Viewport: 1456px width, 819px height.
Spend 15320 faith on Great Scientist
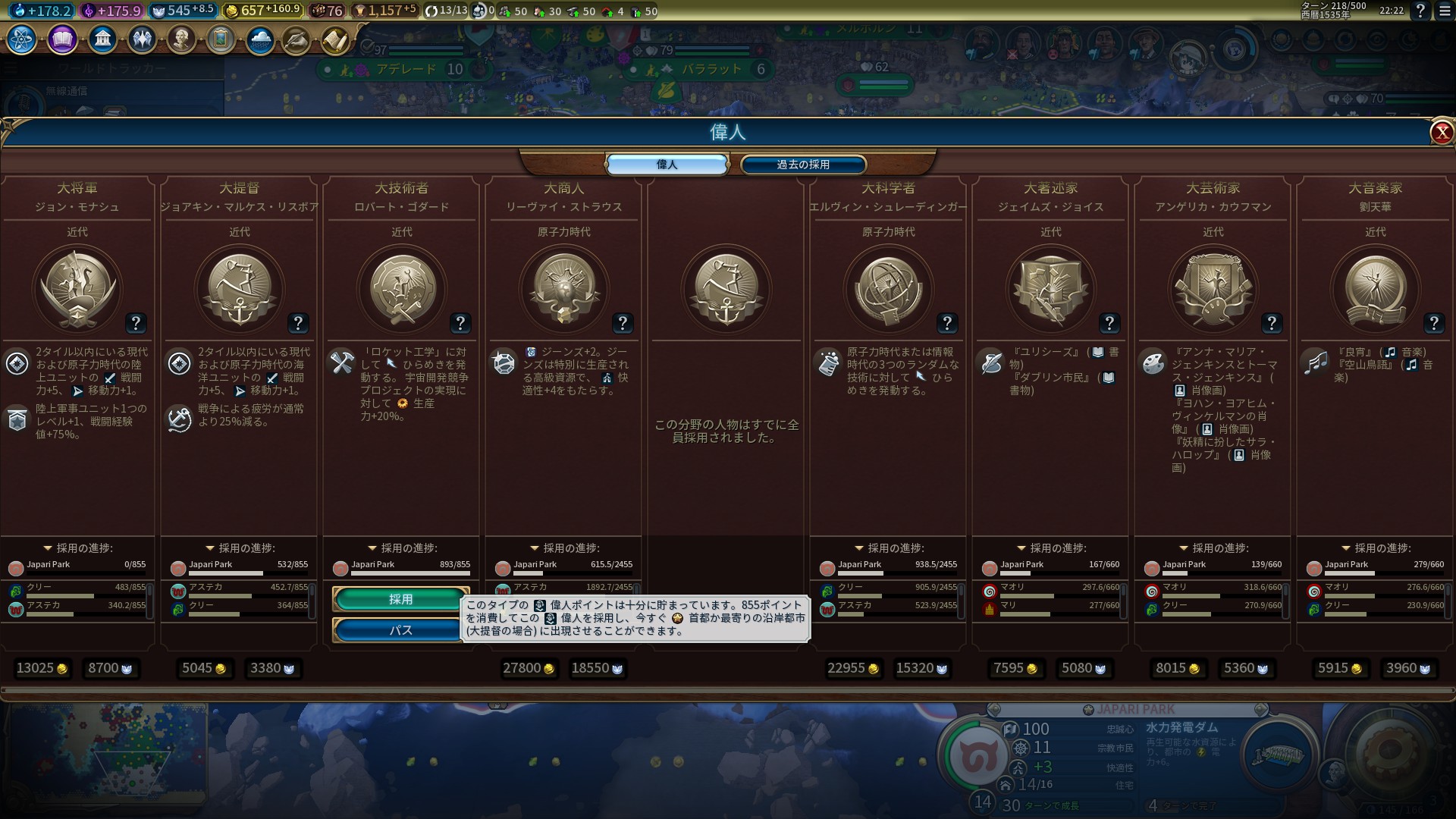pyautogui.click(x=921, y=668)
